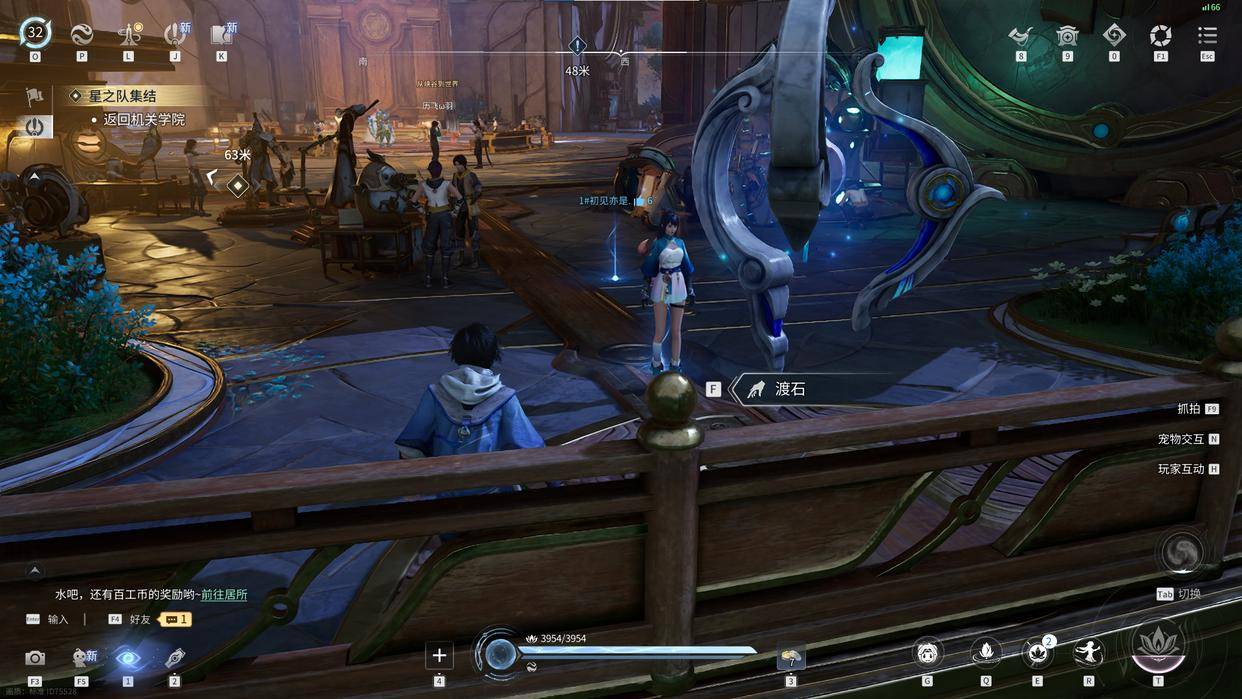Open the book icon marked 新
Viewport: 1242px width, 699px height.
221,34
